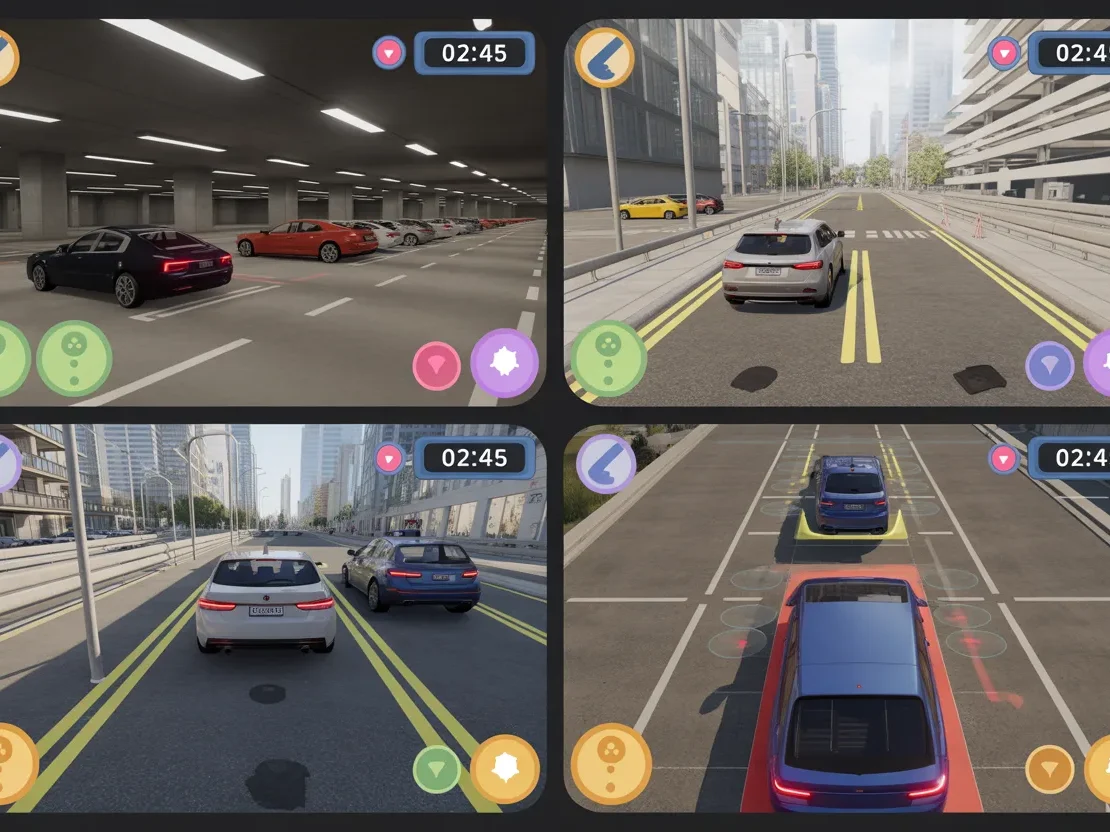Activate the purple back-arrow button in the top-down parking view

(605, 464)
